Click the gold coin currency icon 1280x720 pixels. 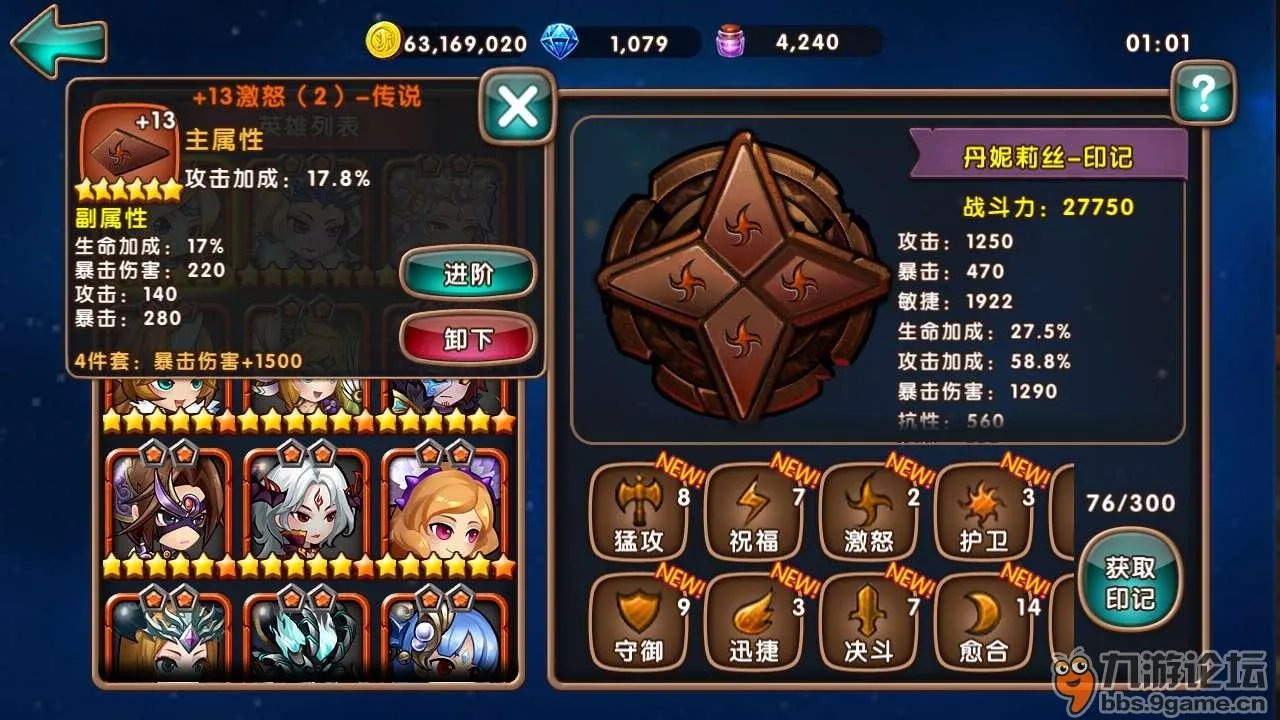pyautogui.click(x=383, y=42)
